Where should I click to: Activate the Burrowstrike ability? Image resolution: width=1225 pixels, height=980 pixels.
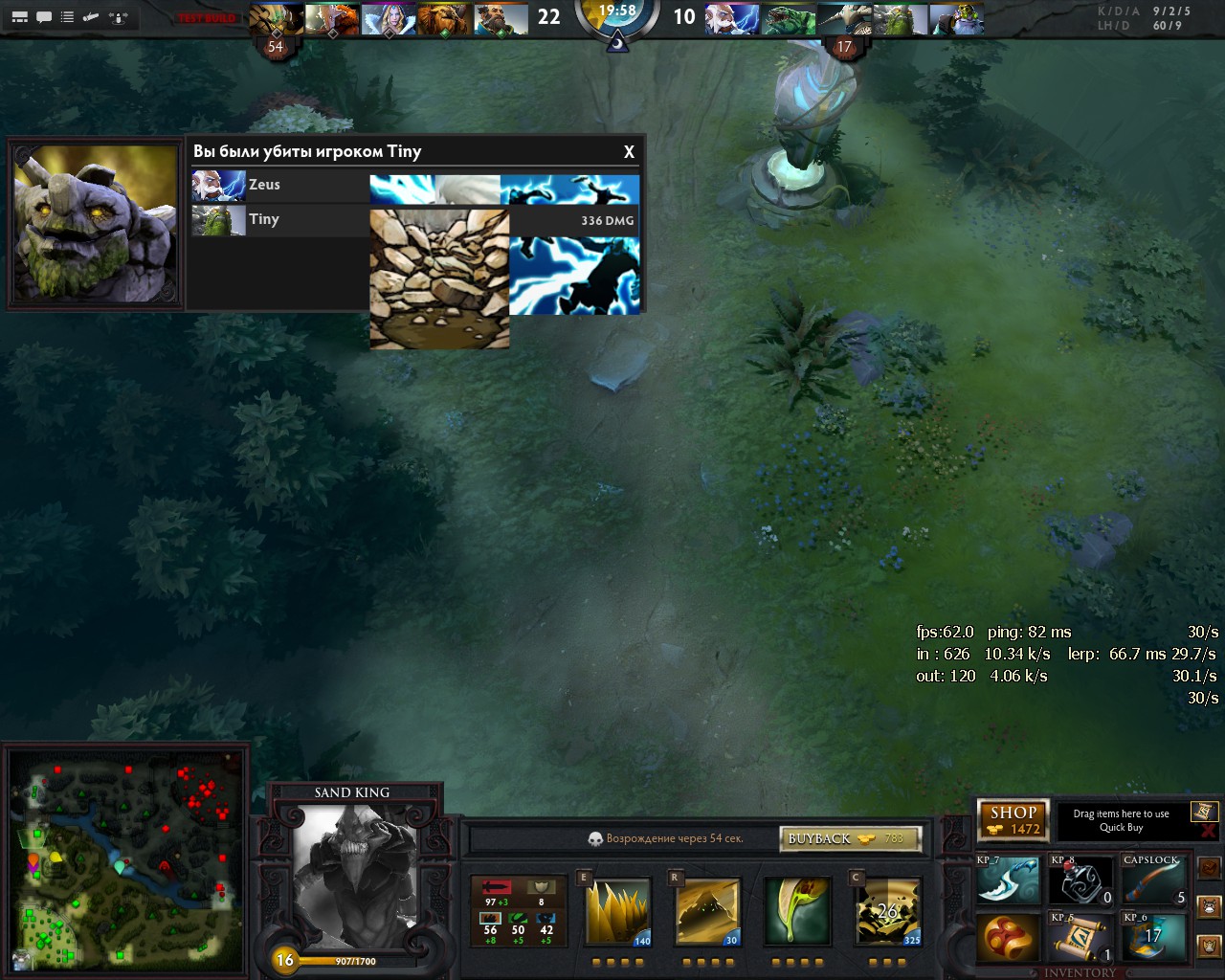(x=618, y=912)
